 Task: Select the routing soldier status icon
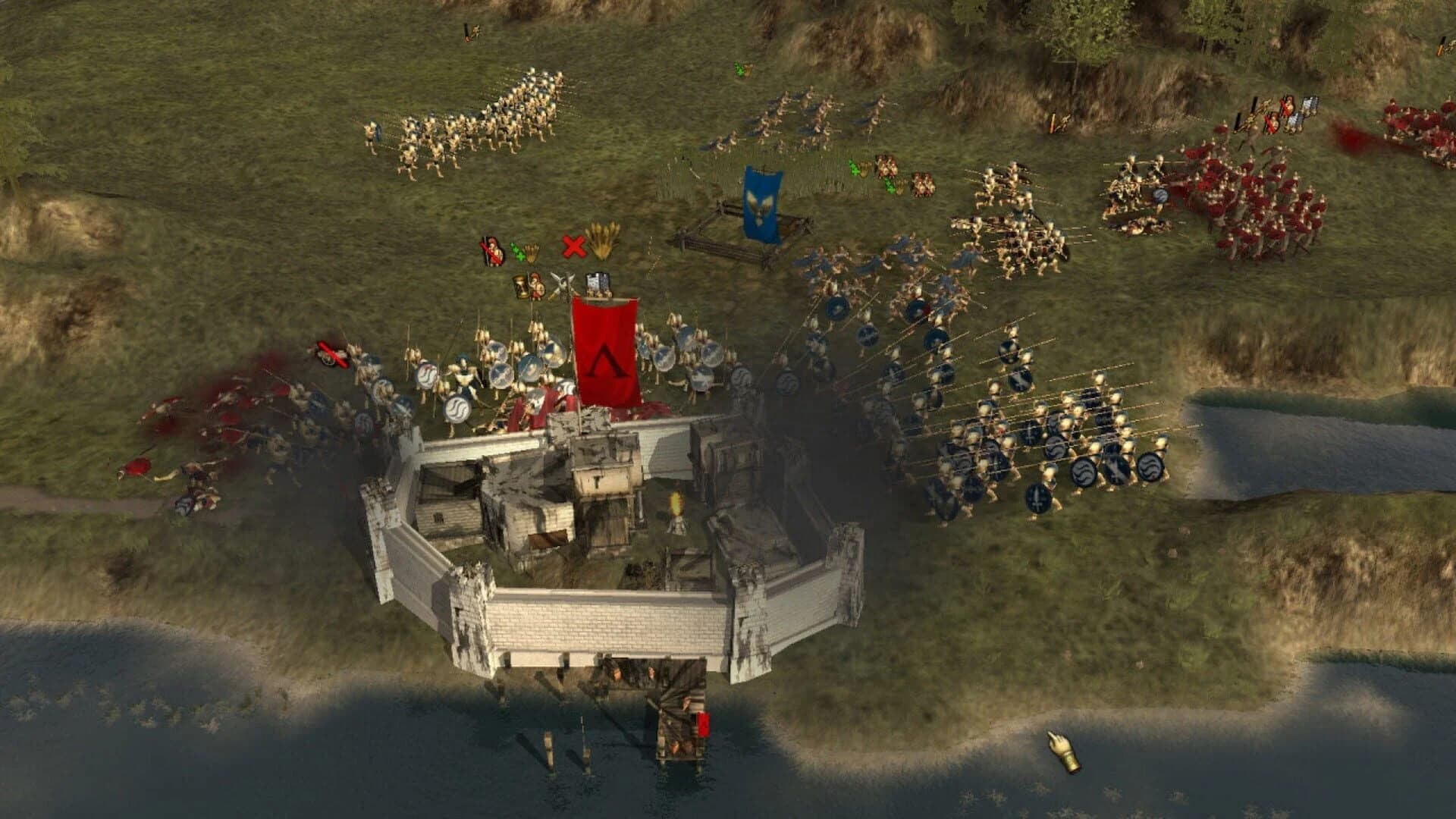coord(491,251)
